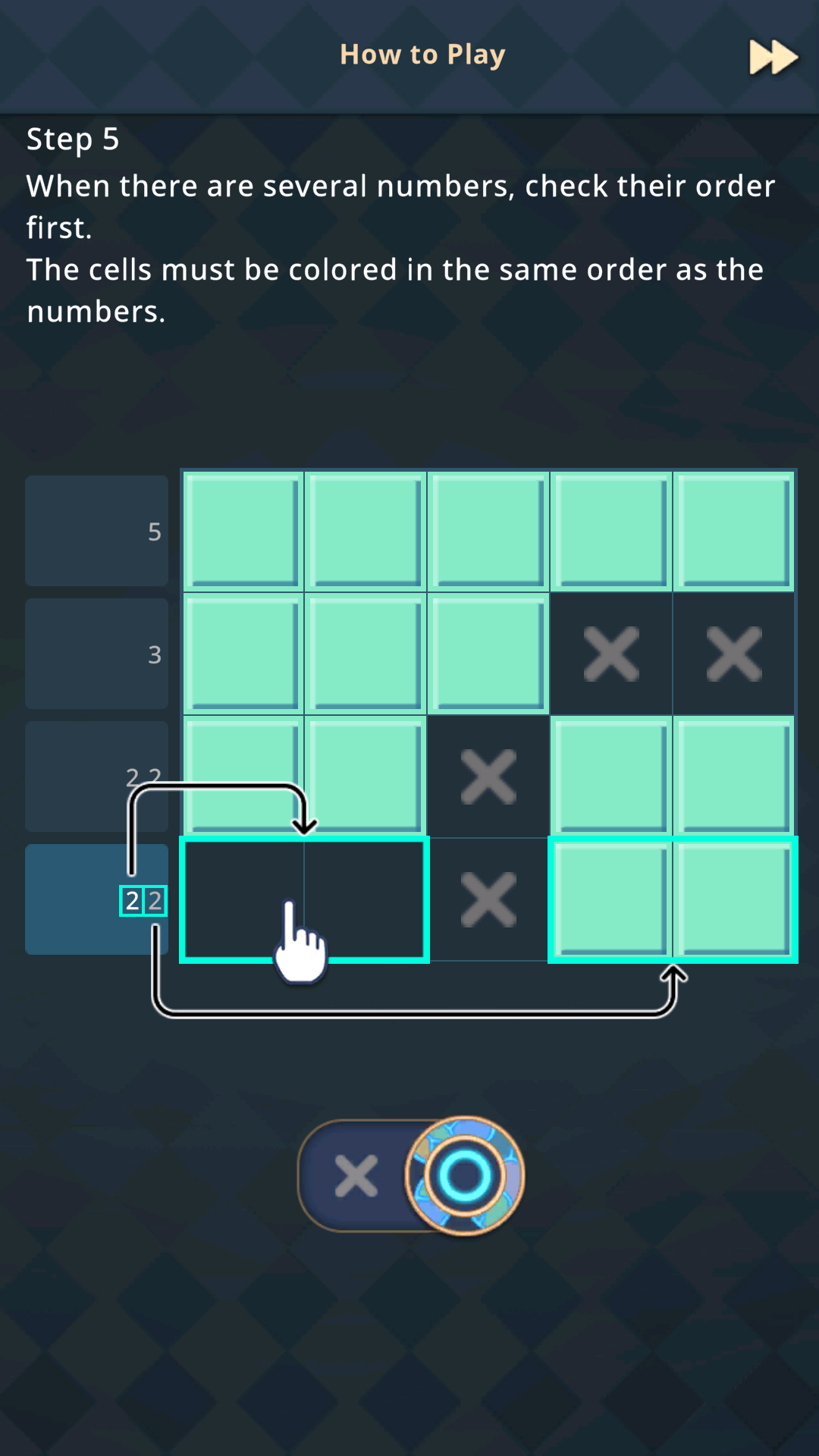Skip the tutorial with the fast-forward arrows
The width and height of the screenshot is (819, 1456).
[773, 58]
